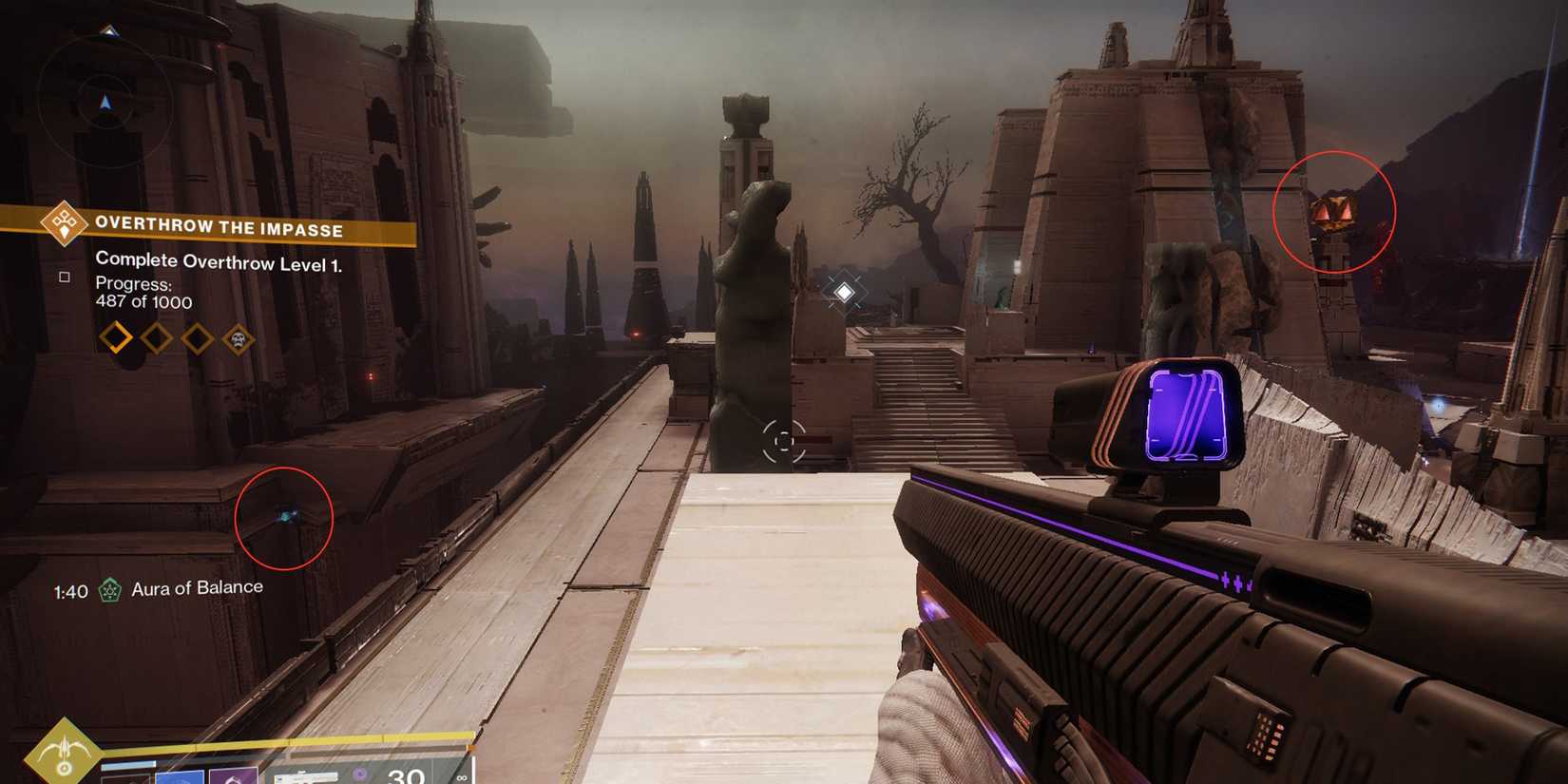Toggle the quest objective checkbox square
1568x784 pixels.
tap(64, 277)
